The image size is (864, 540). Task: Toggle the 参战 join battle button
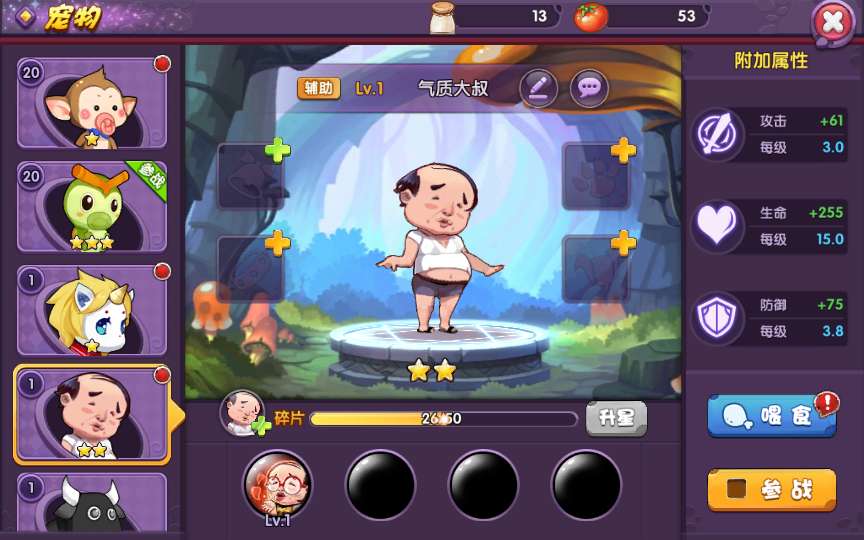[772, 489]
